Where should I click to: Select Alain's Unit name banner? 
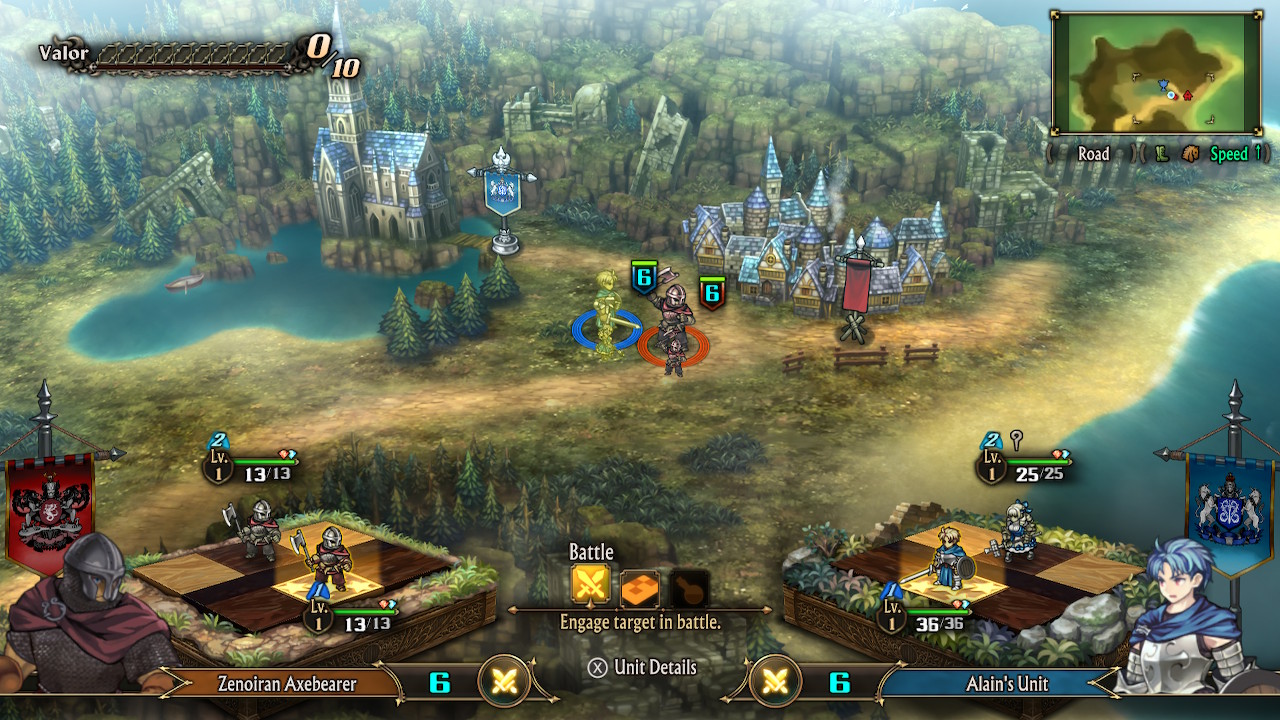1006,684
